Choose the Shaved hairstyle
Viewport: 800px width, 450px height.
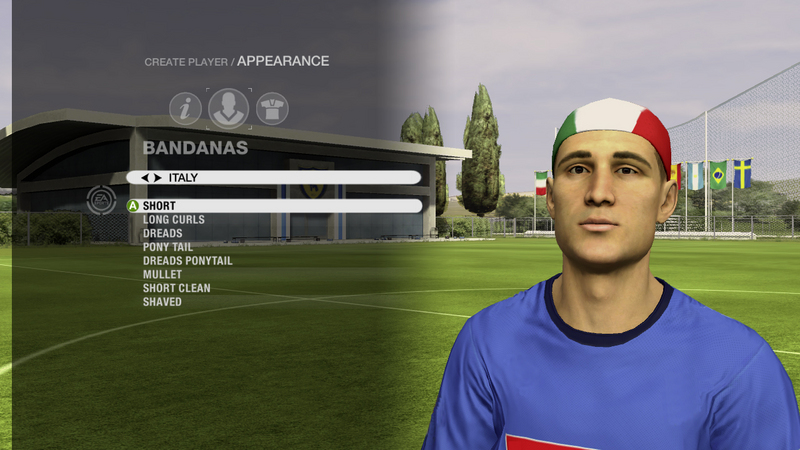click(x=162, y=302)
